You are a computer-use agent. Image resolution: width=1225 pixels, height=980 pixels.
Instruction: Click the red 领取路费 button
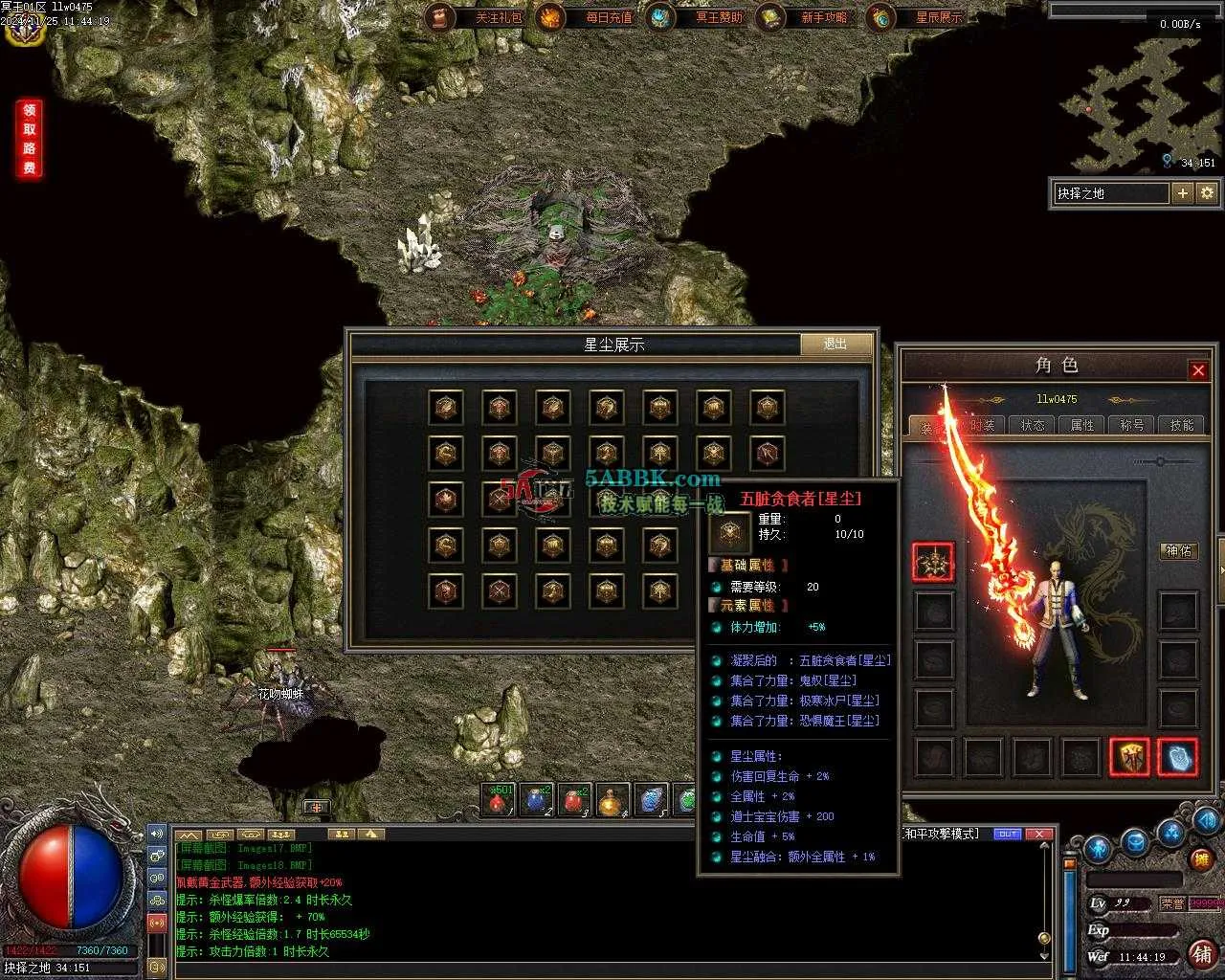[x=30, y=139]
